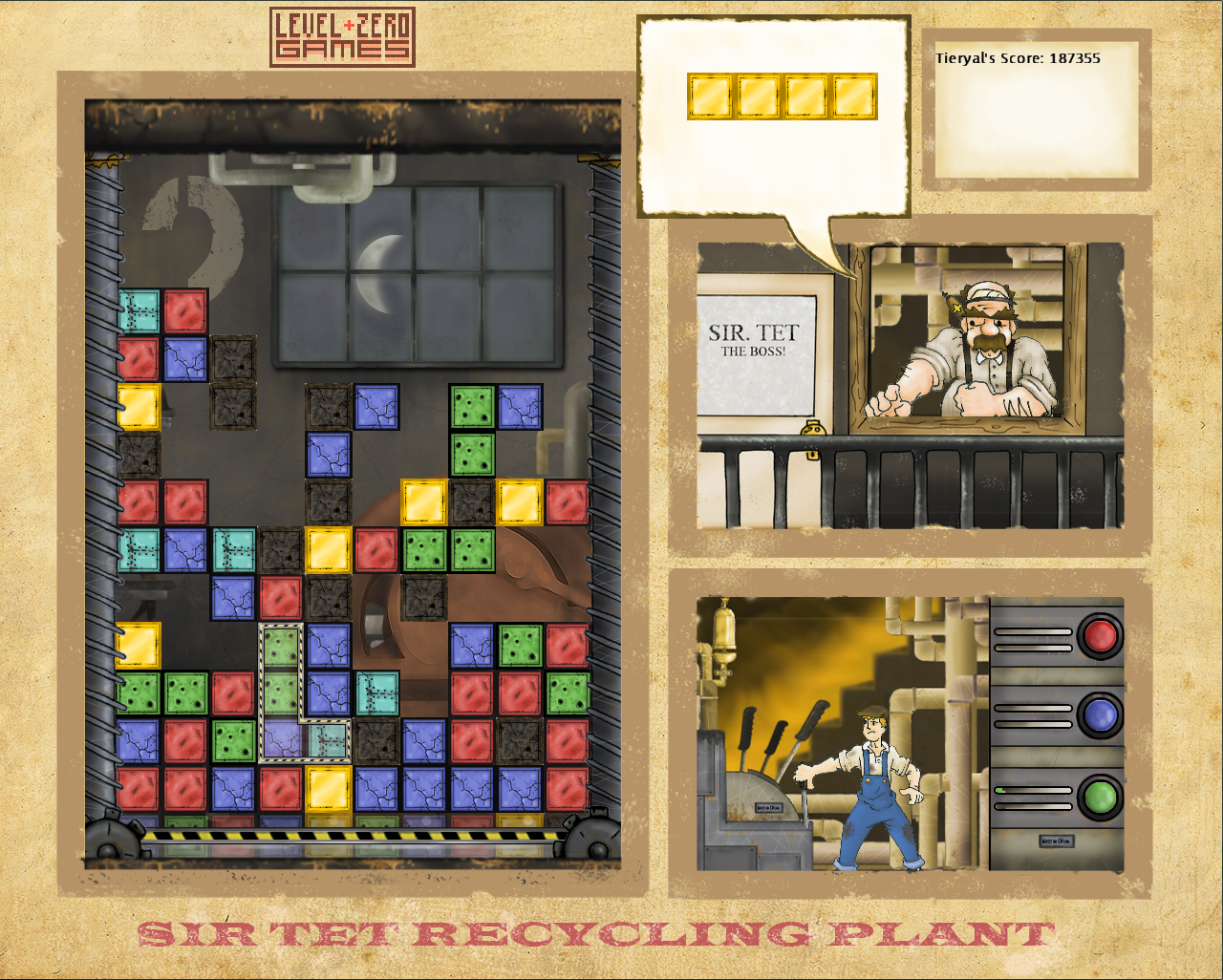Activate the green power button
The image size is (1223, 980).
[1100, 797]
